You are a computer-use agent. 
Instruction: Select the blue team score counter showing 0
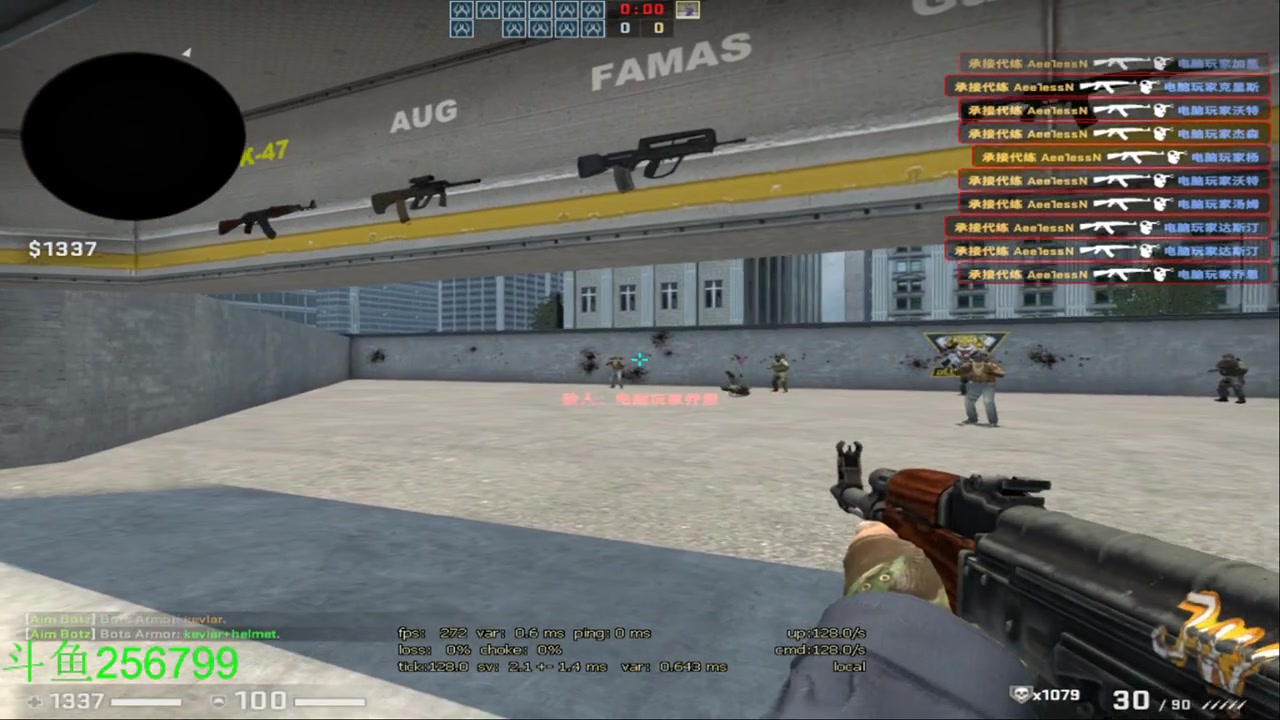[x=624, y=28]
